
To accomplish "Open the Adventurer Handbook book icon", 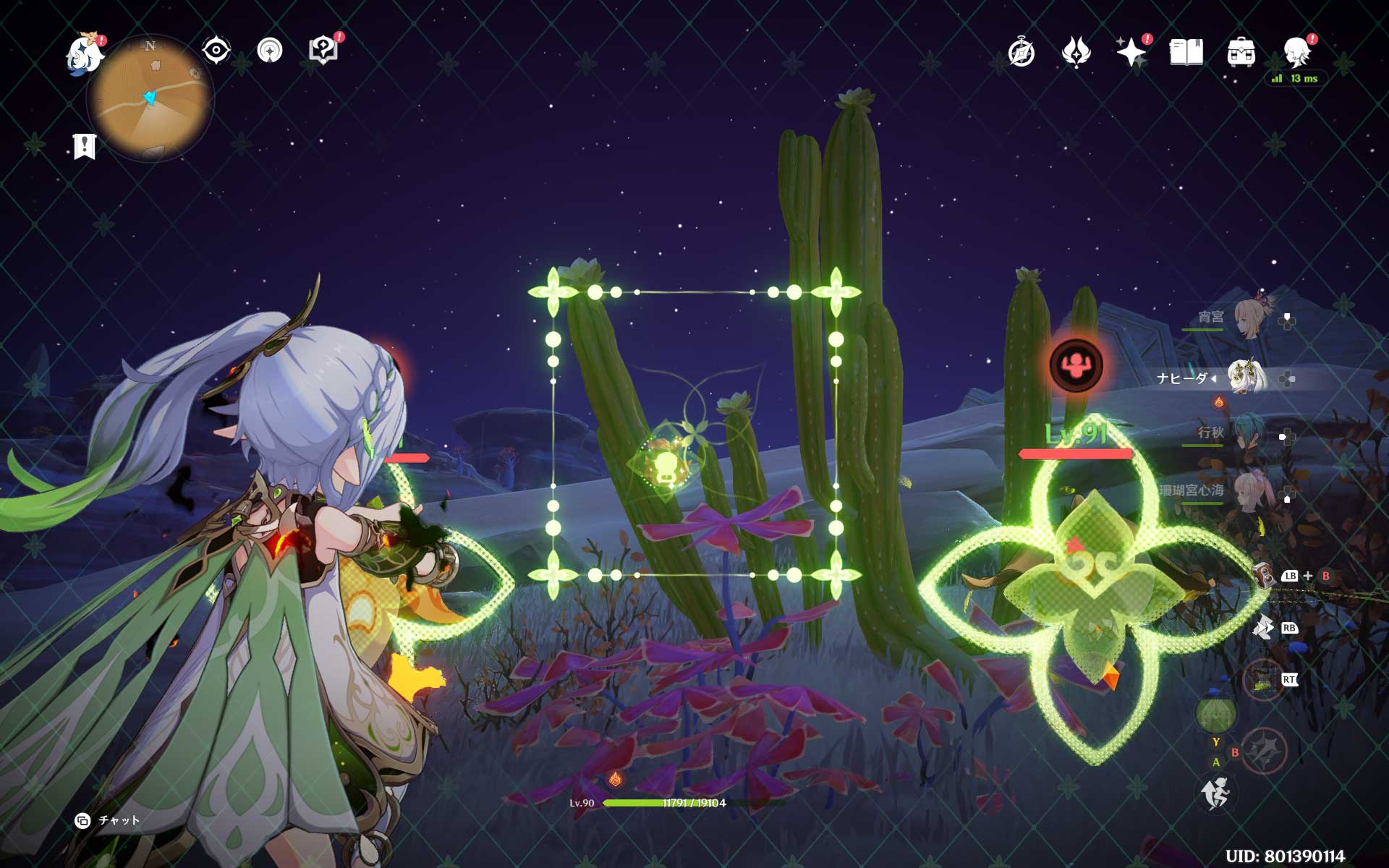I will (1186, 52).
